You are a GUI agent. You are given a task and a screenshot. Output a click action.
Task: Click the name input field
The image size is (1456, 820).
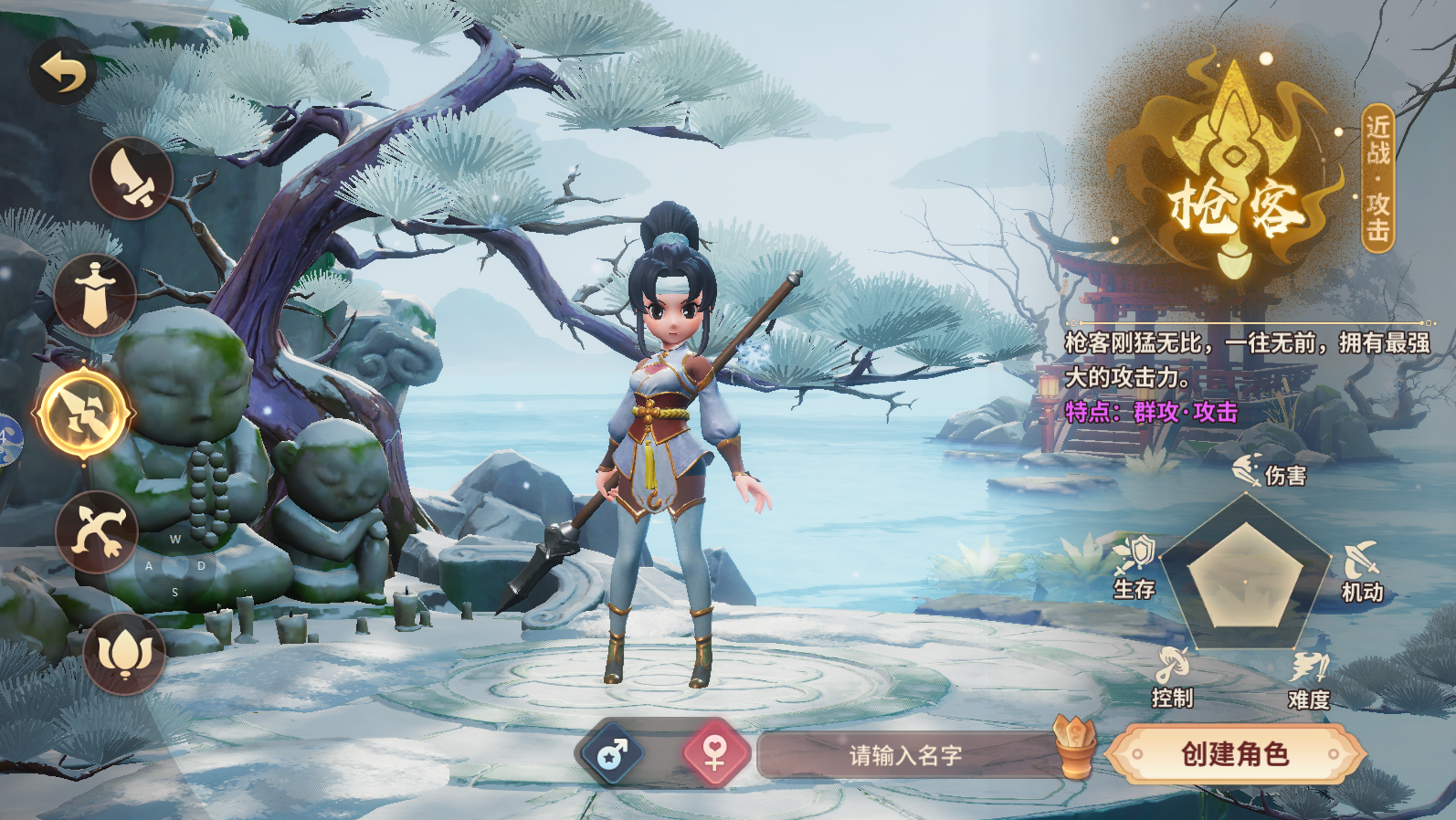pyautogui.click(x=904, y=755)
